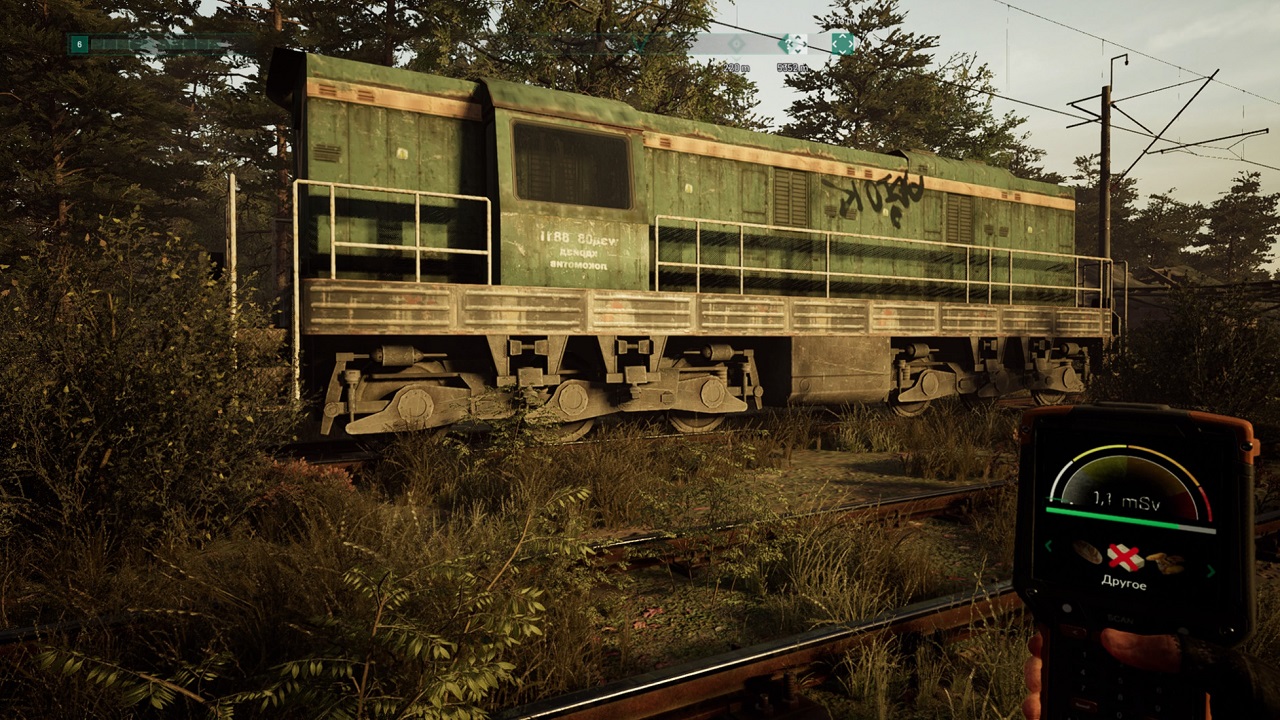Click the level 6 badge
This screenshot has width=1280, height=720.
pyautogui.click(x=79, y=44)
